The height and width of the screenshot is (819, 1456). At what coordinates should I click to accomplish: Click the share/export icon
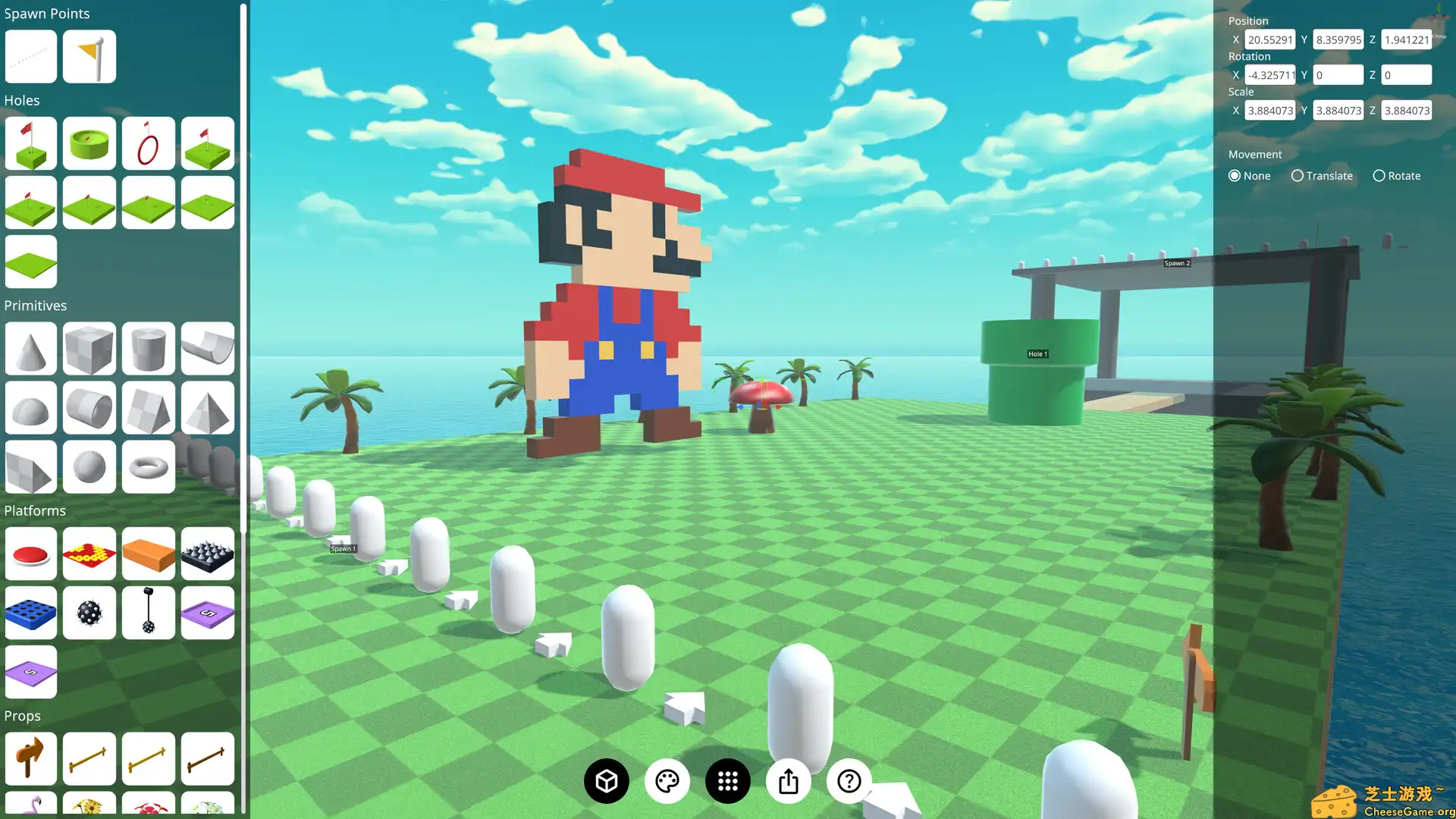pos(788,780)
